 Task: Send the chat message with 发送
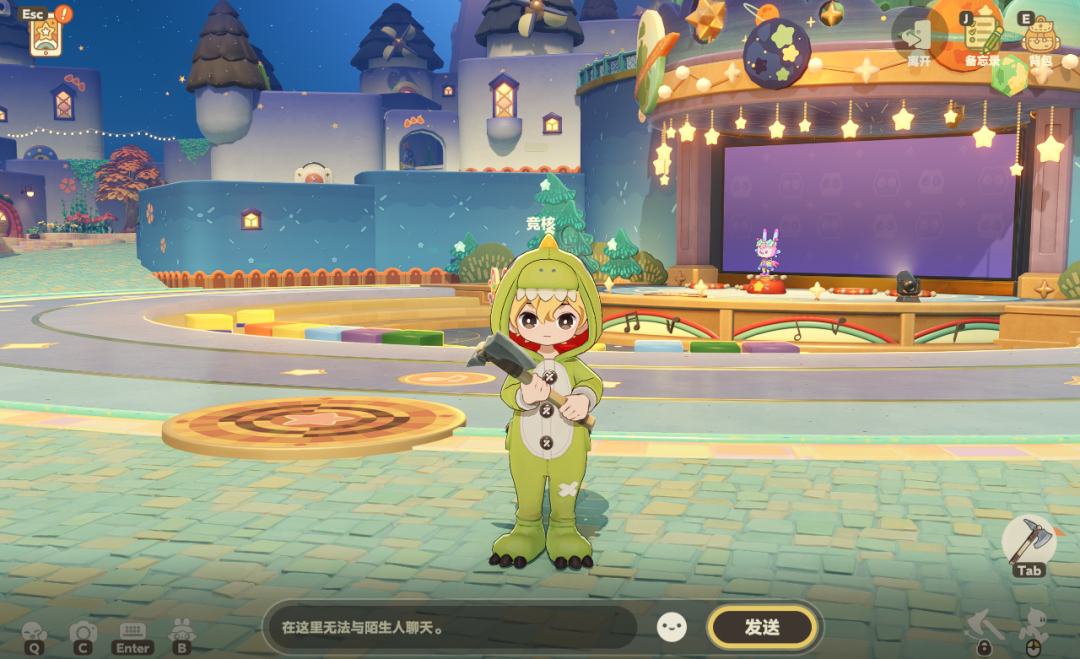[x=762, y=628]
